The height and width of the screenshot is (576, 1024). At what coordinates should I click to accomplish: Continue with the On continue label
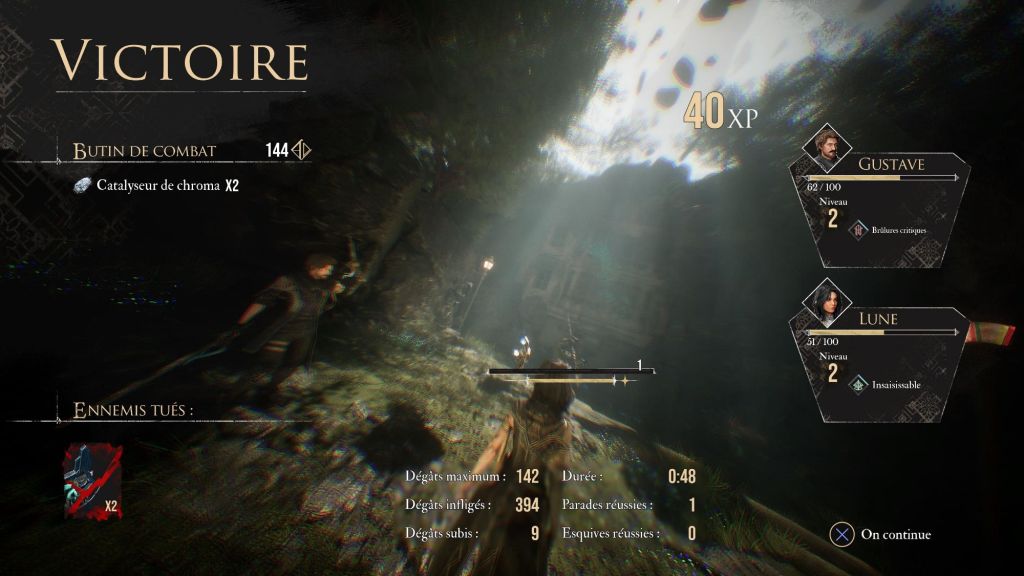(895, 535)
